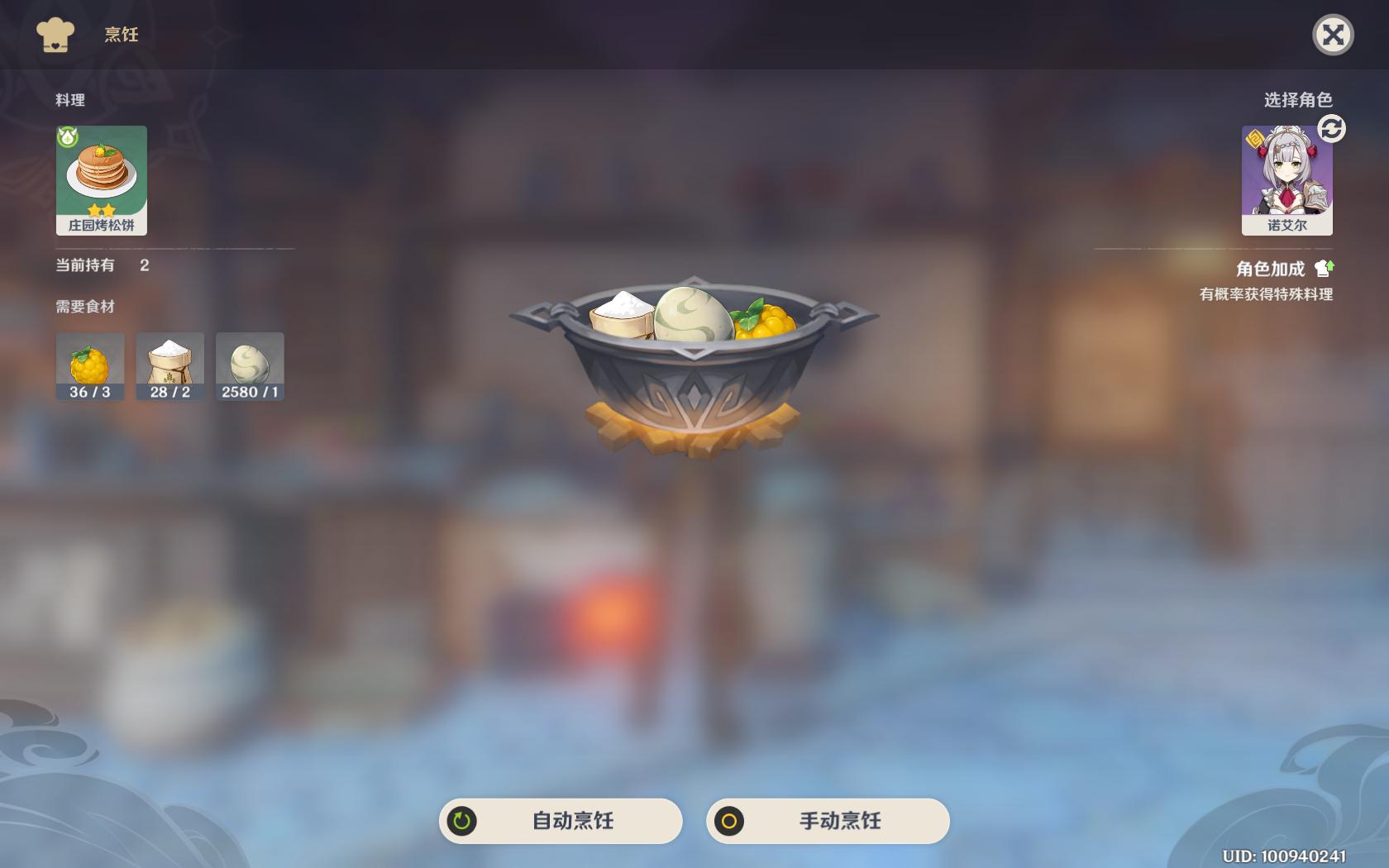The width and height of the screenshot is (1389, 868).
Task: Click the 当前持有 quantity text
Action: (83, 266)
